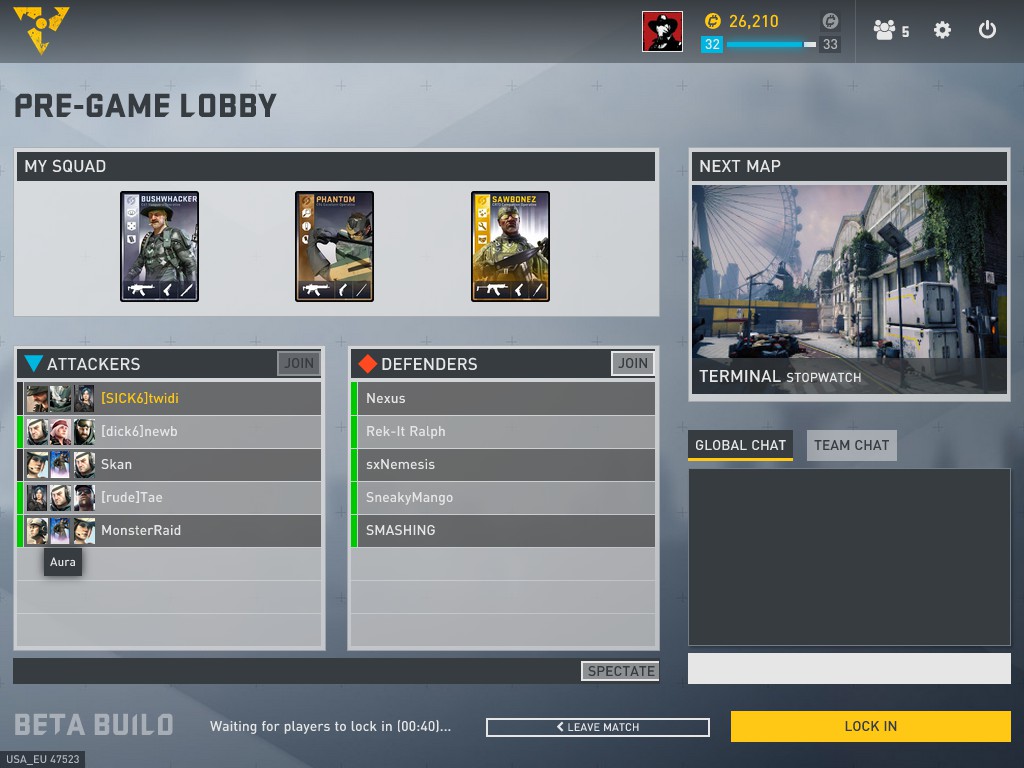Select the Bushwhacker squad card
1024x768 pixels.
(x=160, y=246)
